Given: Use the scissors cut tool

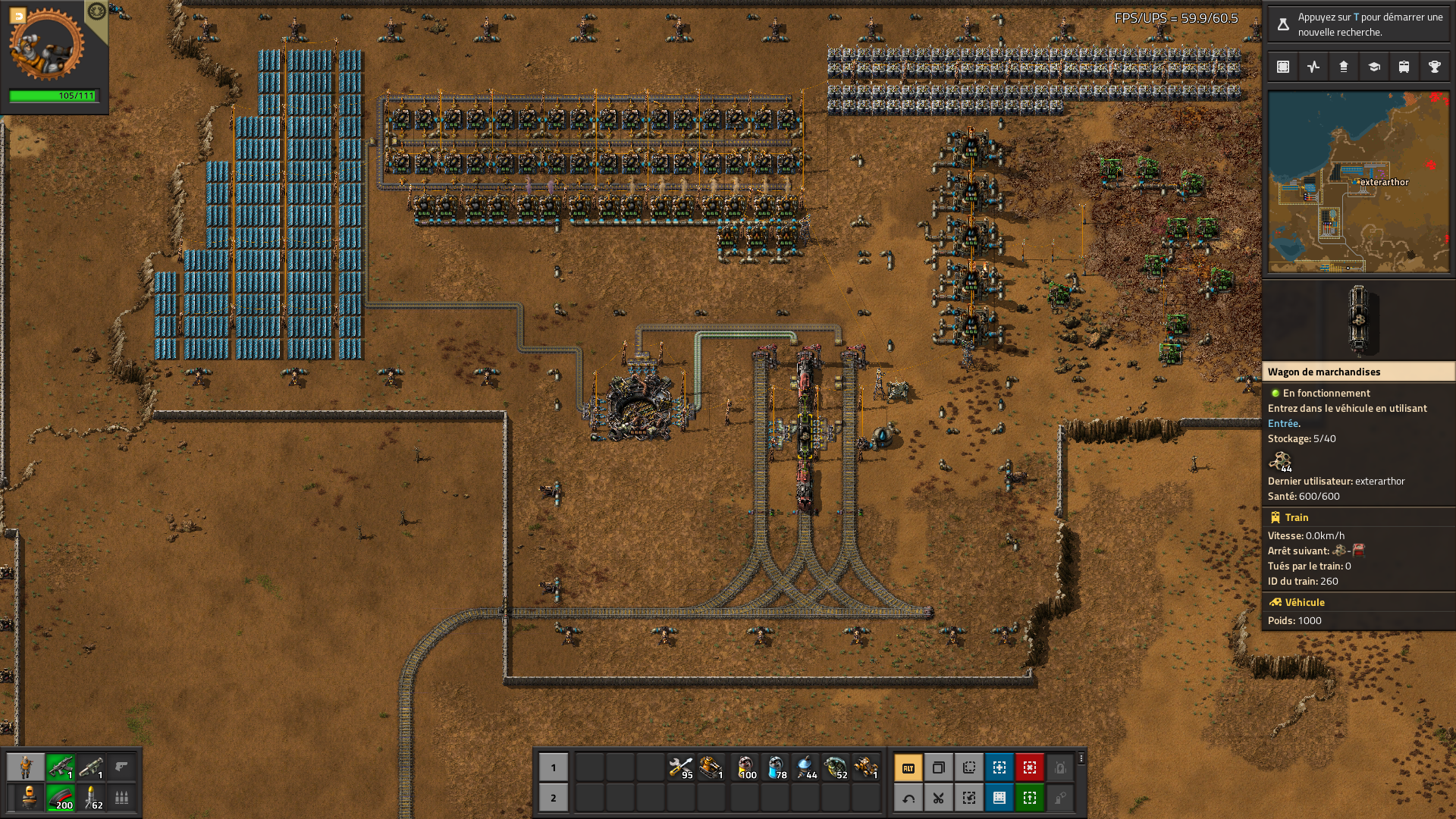Looking at the screenshot, I should pos(939,798).
